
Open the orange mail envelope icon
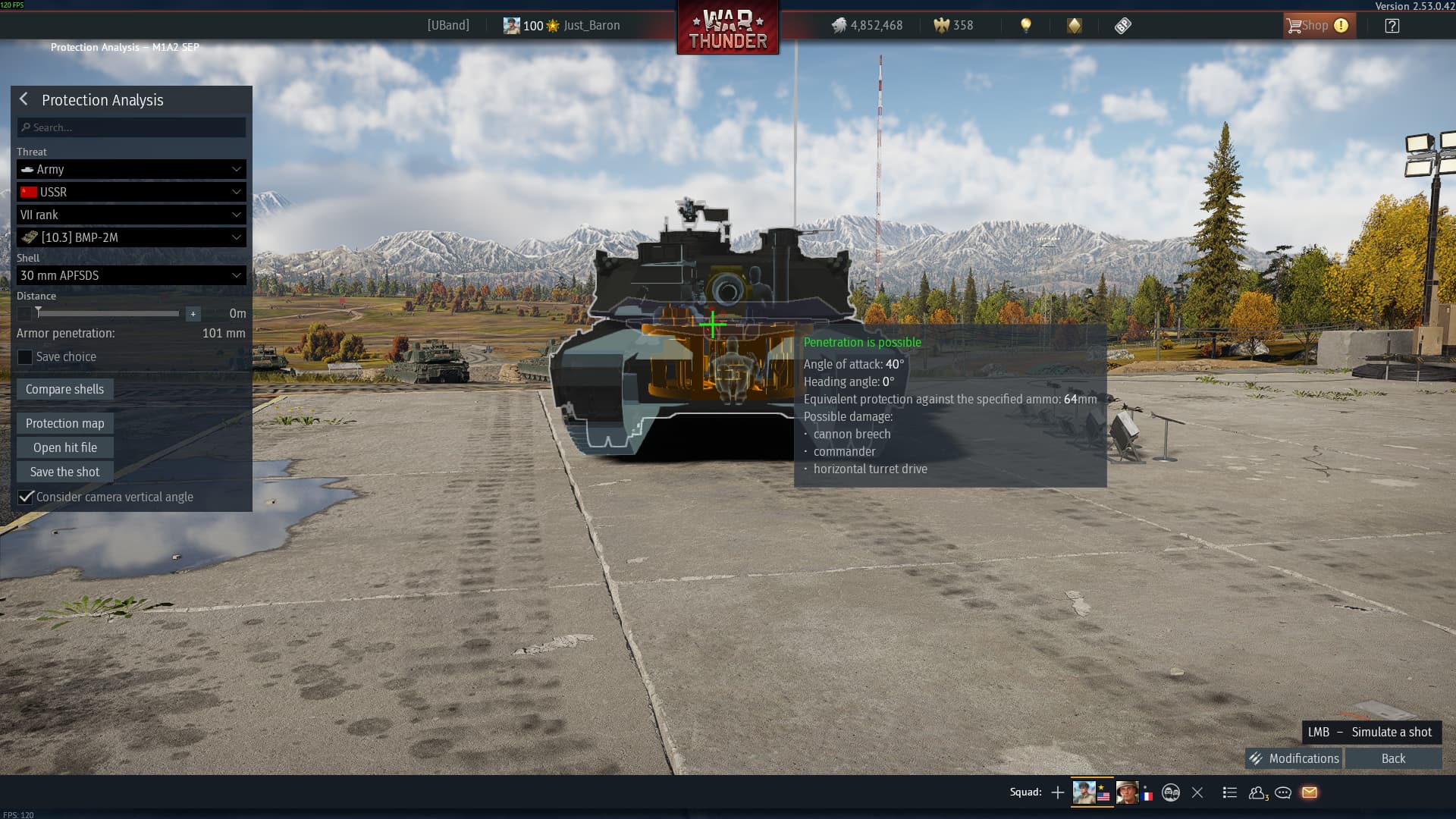pos(1310,792)
